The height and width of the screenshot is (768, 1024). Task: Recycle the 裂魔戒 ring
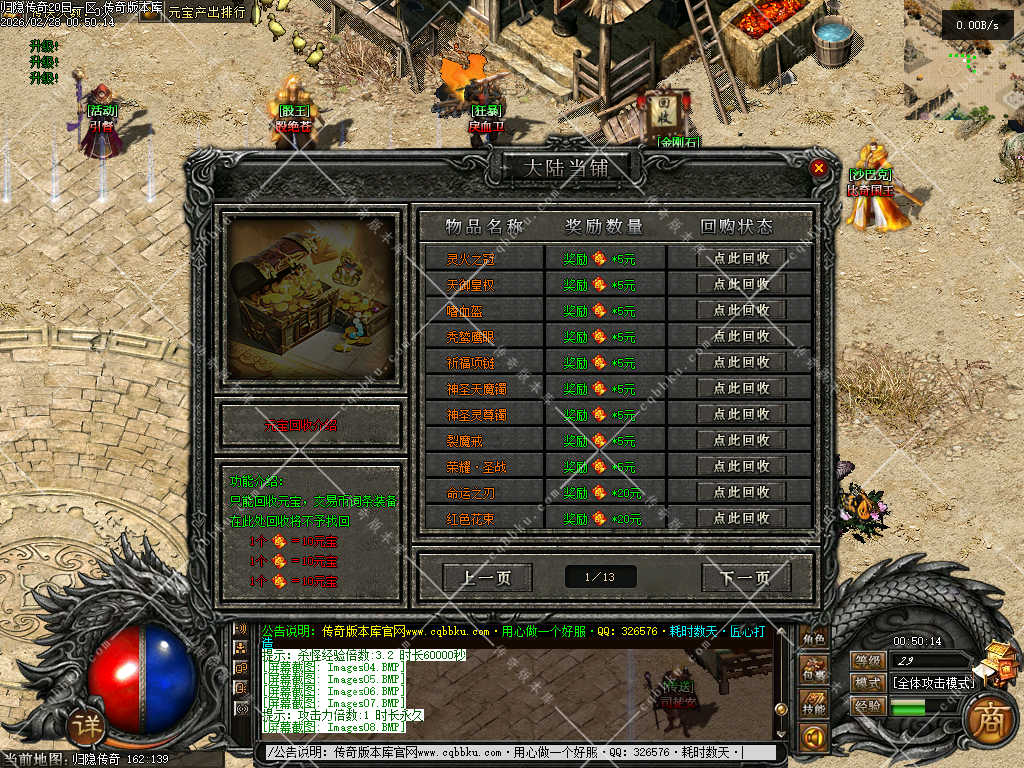741,440
